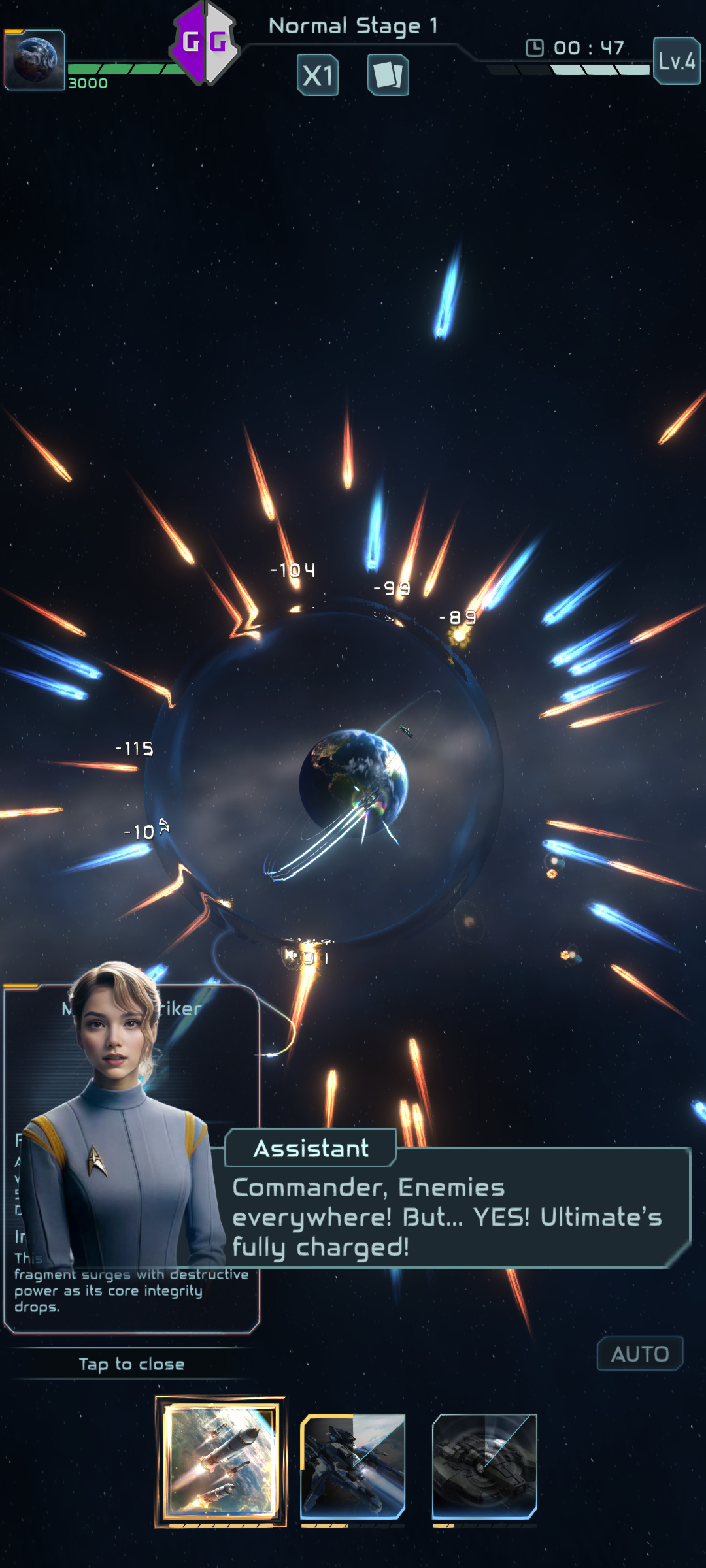Tap to close the info card

click(x=131, y=1364)
